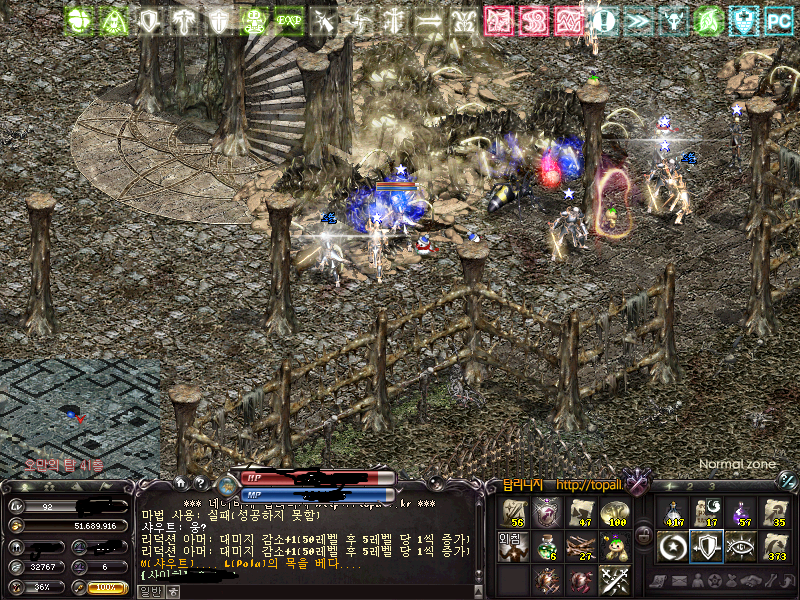800x600 pixels.
Task: Drink the green potion with 6 left
Action: point(546,545)
